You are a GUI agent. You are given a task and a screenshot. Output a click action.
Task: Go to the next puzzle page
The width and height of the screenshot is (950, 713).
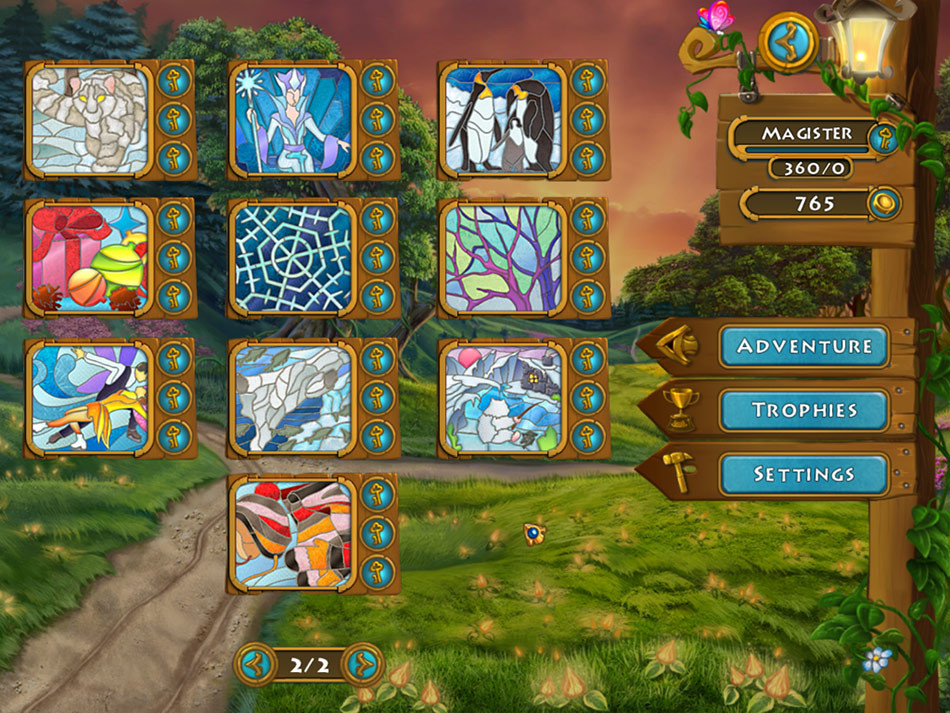tap(362, 662)
